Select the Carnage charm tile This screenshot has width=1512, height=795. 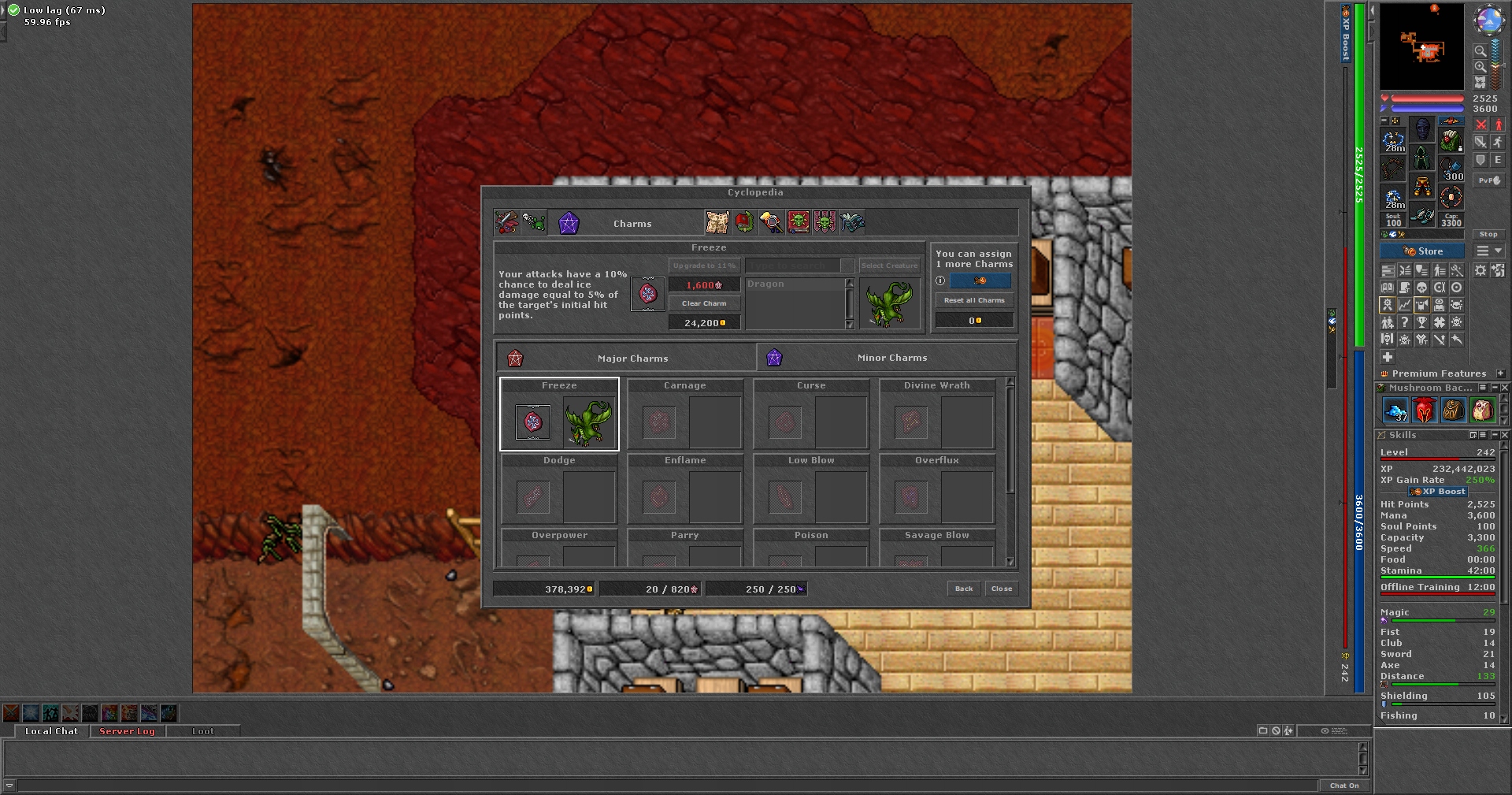685,414
